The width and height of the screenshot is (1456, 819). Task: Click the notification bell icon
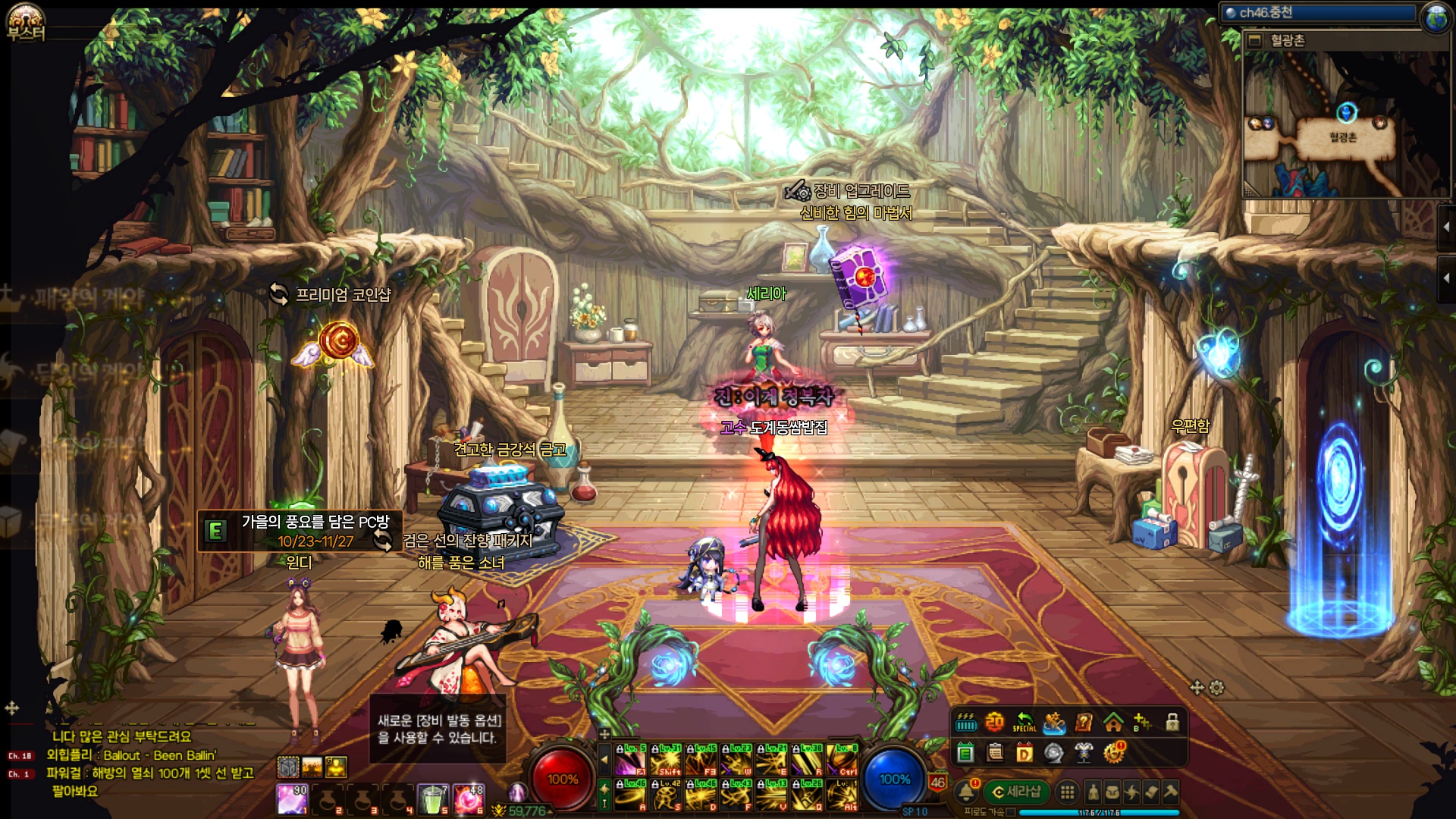tap(966, 792)
